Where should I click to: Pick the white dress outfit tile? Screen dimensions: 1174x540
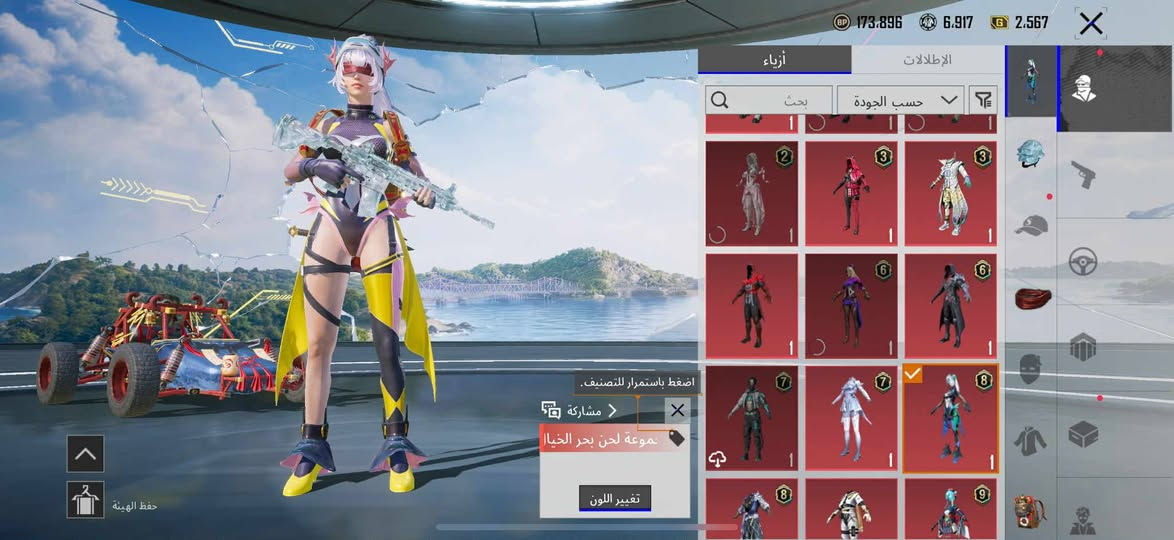click(x=852, y=417)
